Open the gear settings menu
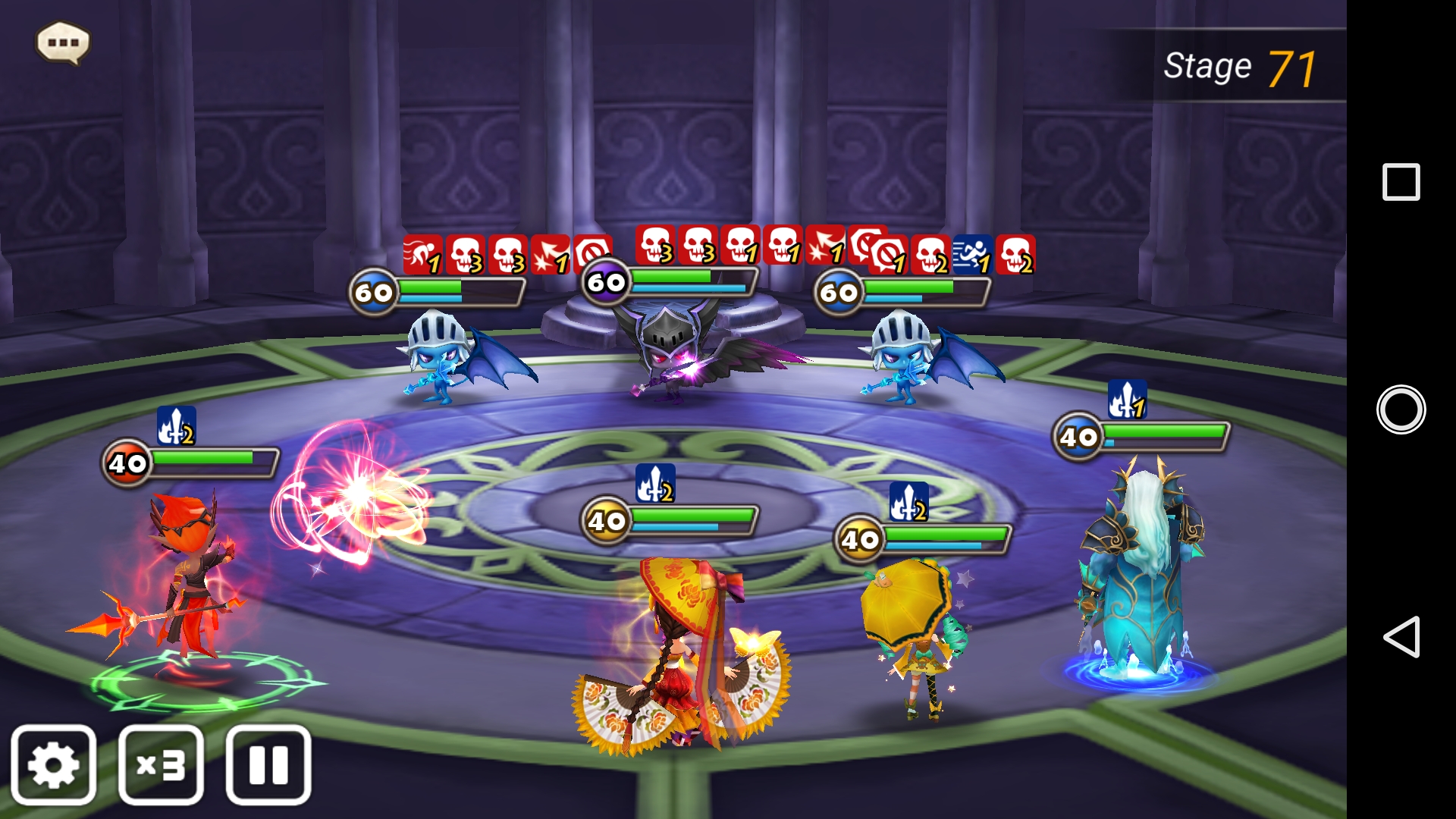1456x819 pixels. point(54,765)
